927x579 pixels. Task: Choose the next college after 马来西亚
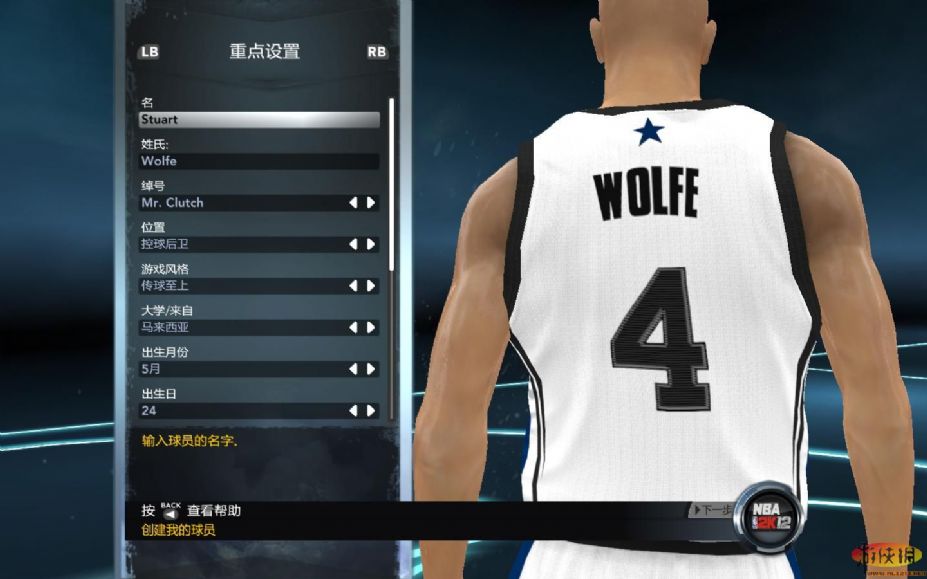tap(371, 327)
